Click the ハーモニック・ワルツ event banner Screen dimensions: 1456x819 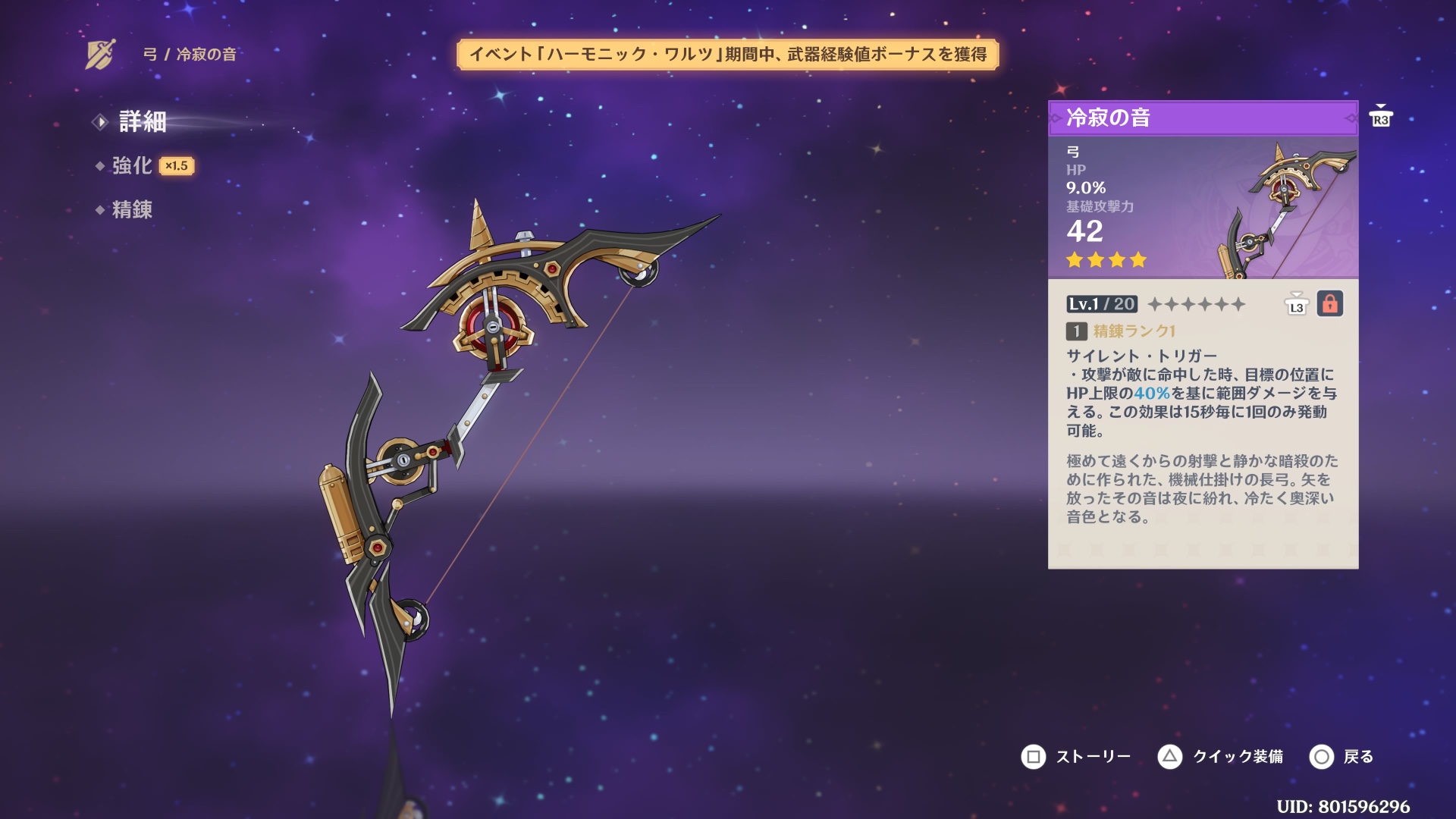click(730, 54)
